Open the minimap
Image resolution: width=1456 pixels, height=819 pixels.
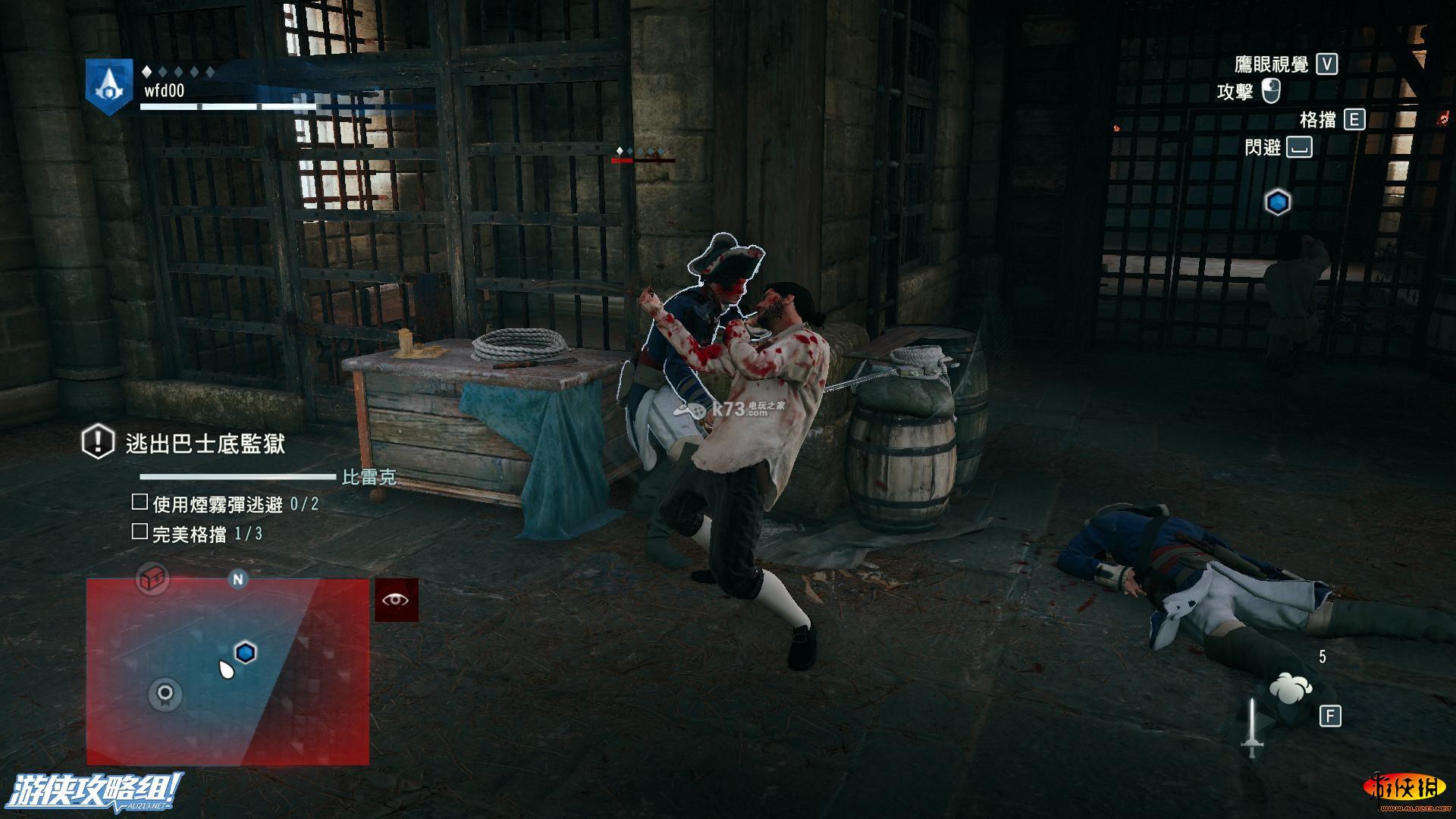(227, 671)
